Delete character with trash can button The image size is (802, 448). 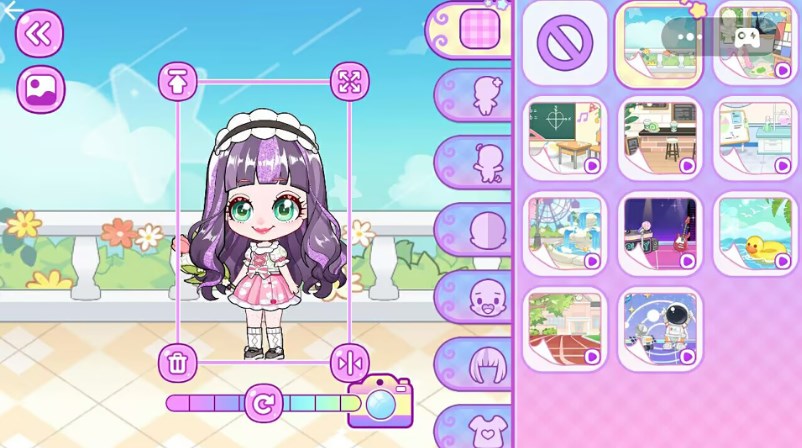click(x=177, y=361)
